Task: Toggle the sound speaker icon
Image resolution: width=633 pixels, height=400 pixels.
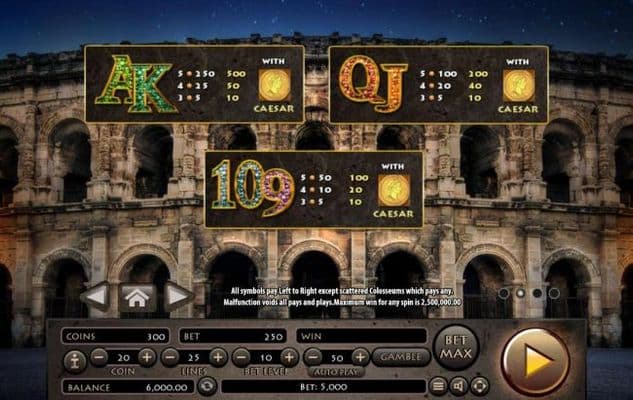Action: click(459, 385)
